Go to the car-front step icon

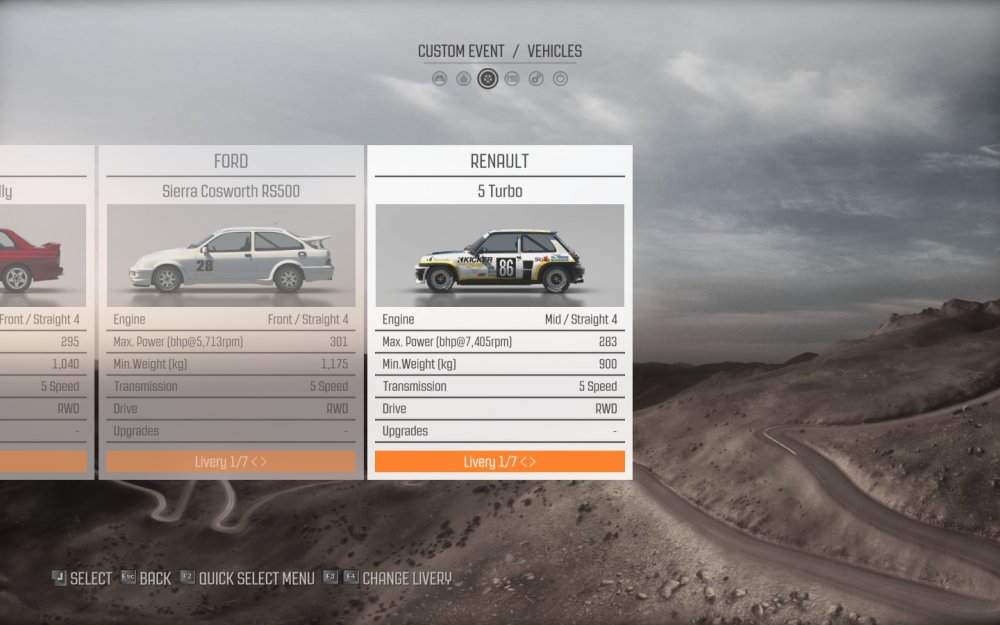point(440,78)
